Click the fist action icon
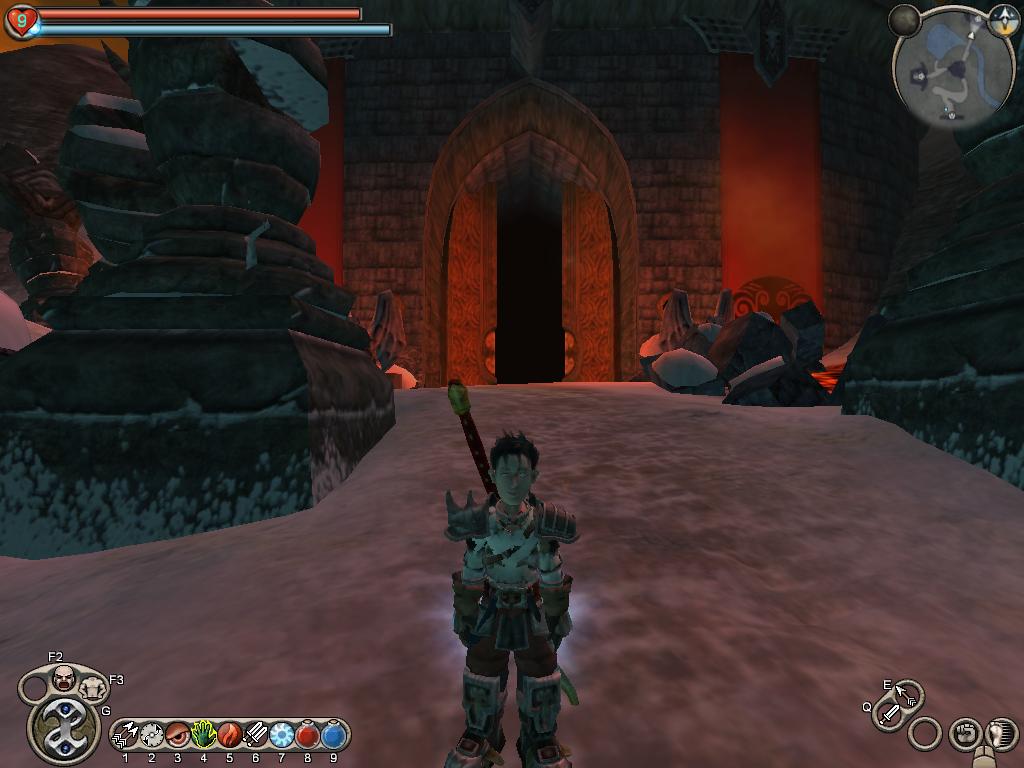This screenshot has width=1024, height=768. pyautogui.click(x=965, y=734)
